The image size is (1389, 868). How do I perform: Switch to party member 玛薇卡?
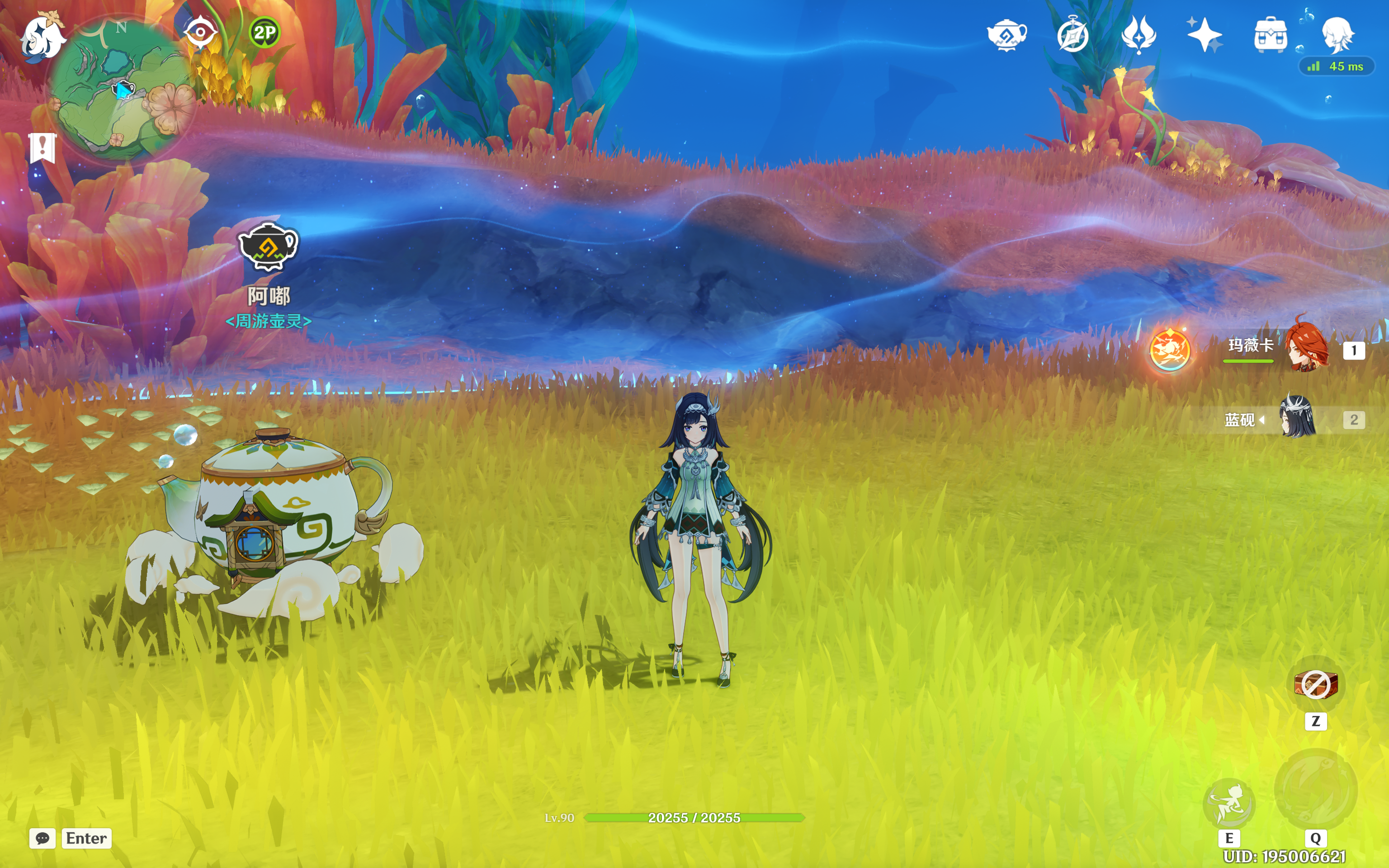[x=1306, y=347]
